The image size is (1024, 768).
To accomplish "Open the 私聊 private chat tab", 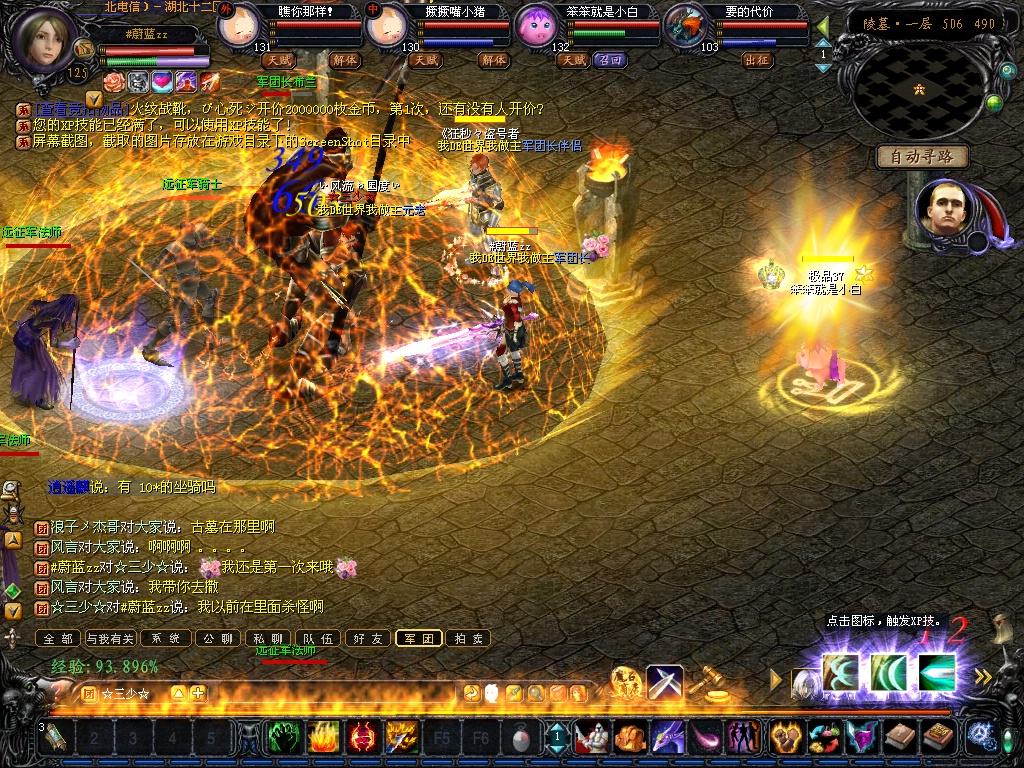I will tap(268, 638).
